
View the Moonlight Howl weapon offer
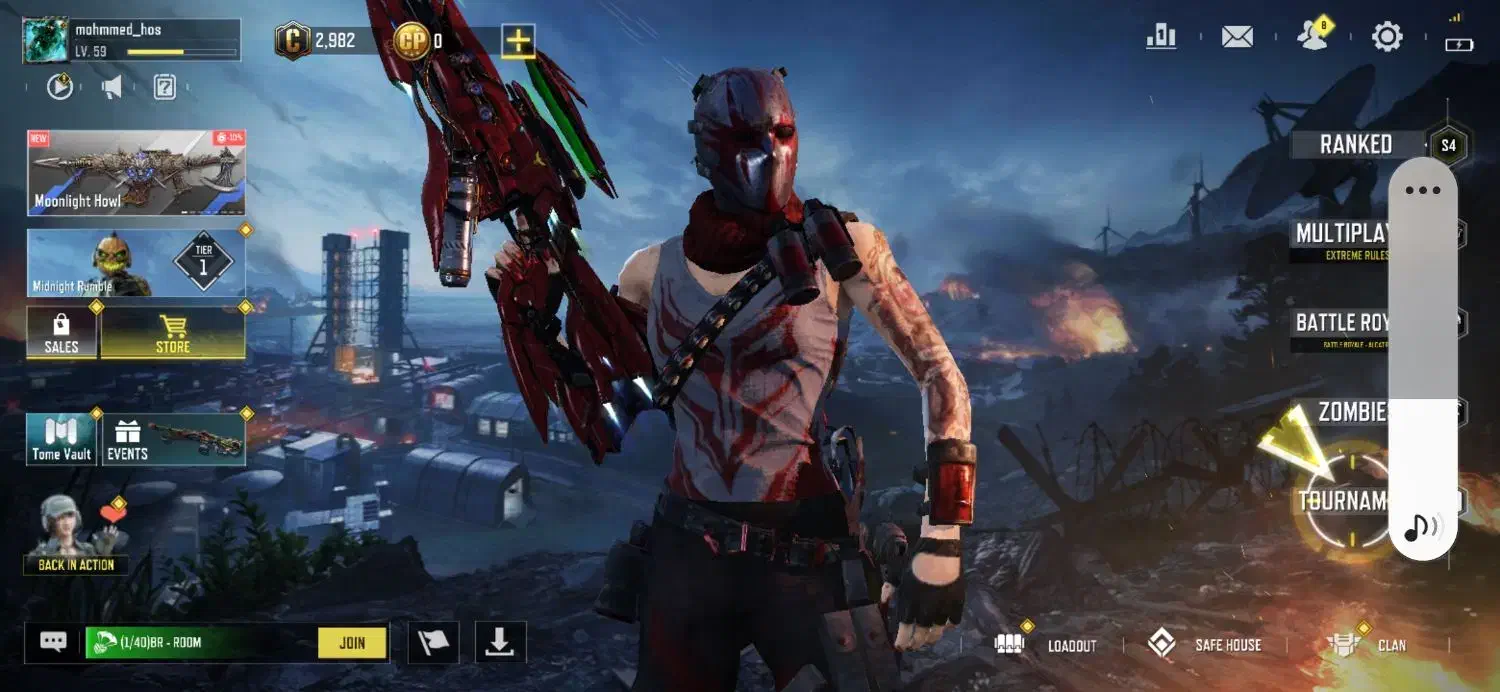(x=136, y=173)
